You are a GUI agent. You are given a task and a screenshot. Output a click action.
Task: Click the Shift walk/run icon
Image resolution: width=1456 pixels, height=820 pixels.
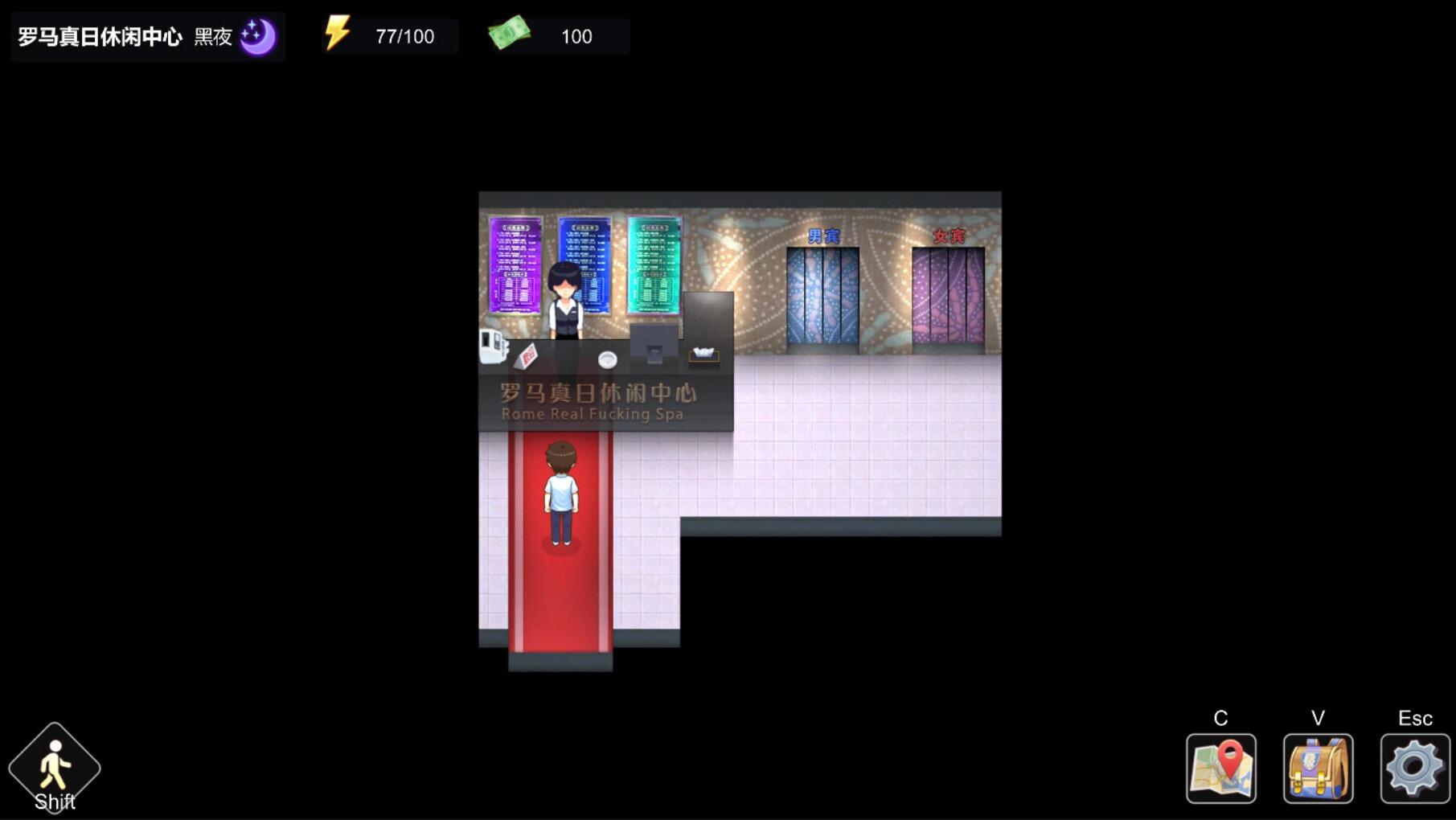[53, 768]
